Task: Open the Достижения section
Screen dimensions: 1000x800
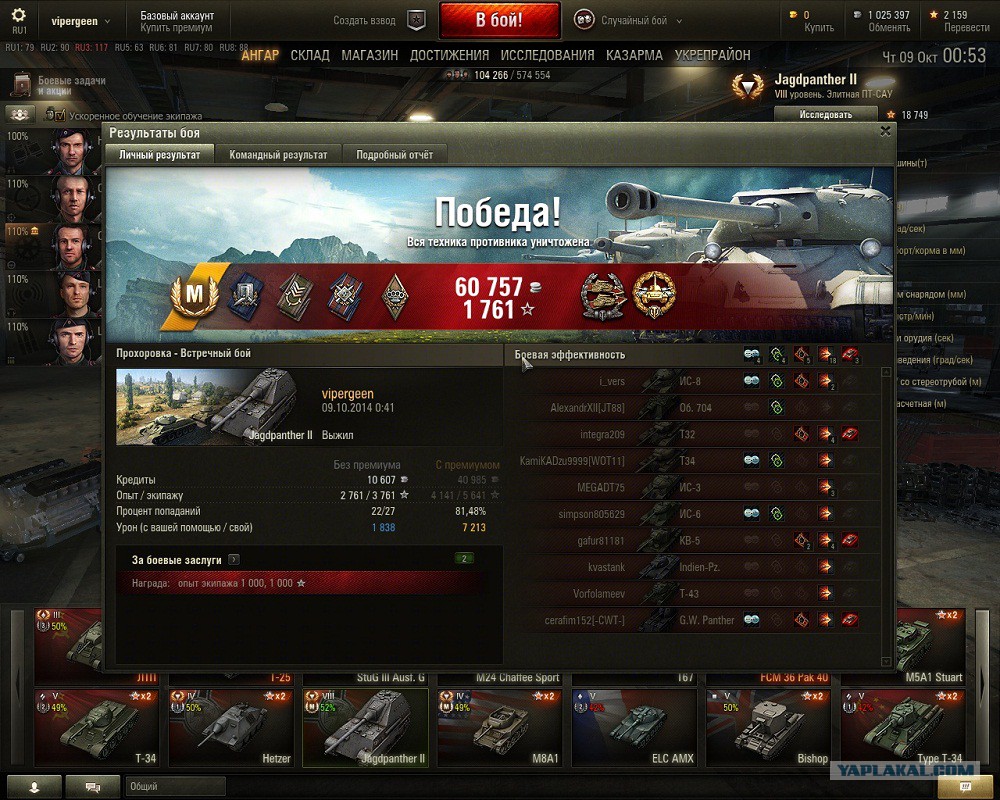Action: (449, 55)
